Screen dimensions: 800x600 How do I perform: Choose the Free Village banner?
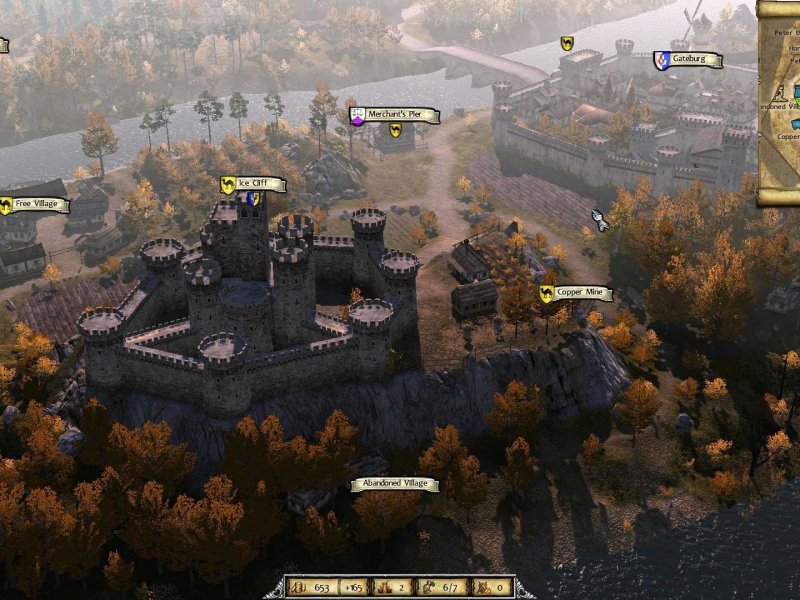38,205
